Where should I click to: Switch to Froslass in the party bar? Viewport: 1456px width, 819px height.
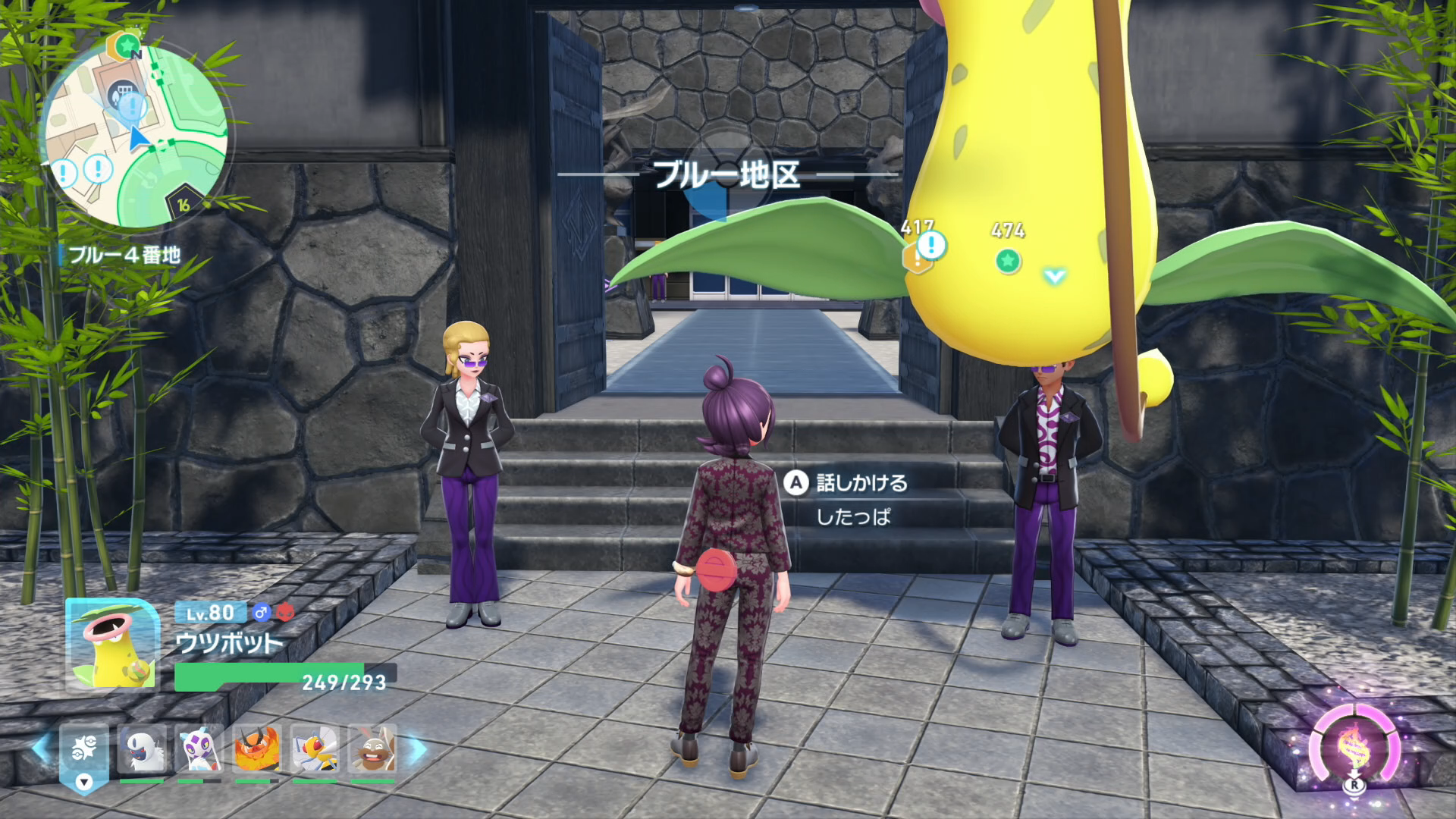pyautogui.click(x=199, y=749)
